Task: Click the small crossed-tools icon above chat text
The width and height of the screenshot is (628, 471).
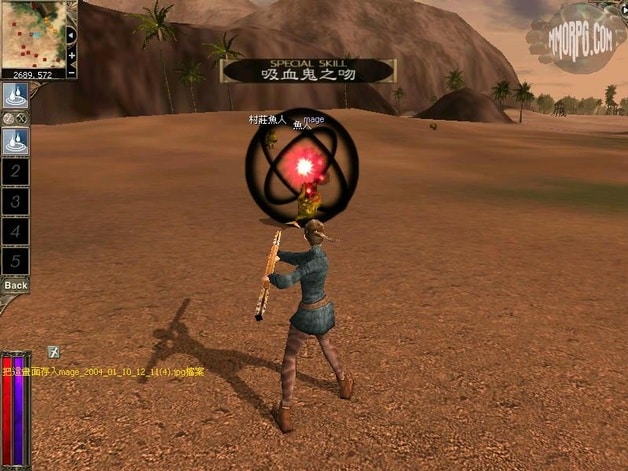Action: pyautogui.click(x=54, y=352)
